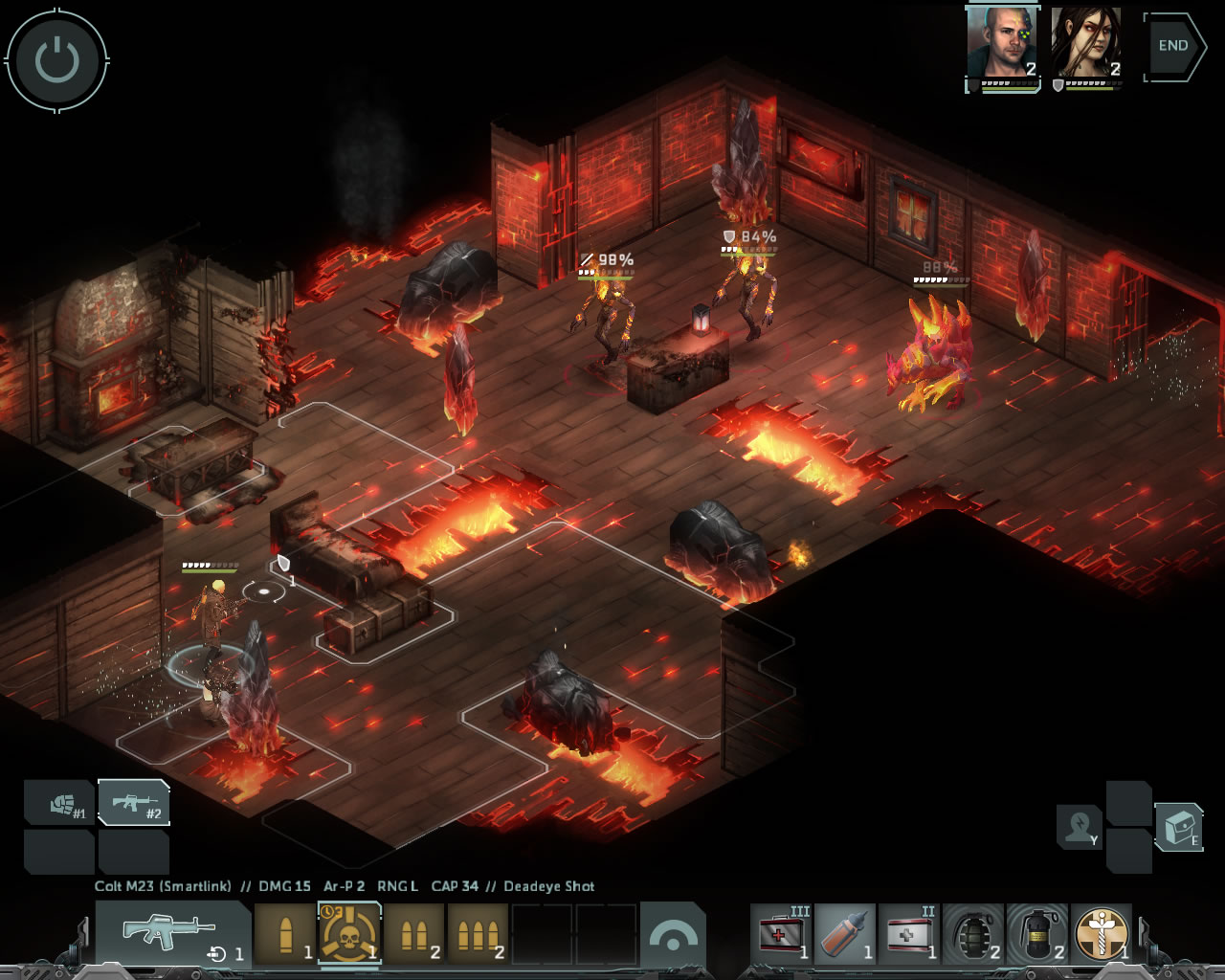Select the dark-haired female character portrait
The width and height of the screenshot is (1225, 980).
coord(1086,44)
